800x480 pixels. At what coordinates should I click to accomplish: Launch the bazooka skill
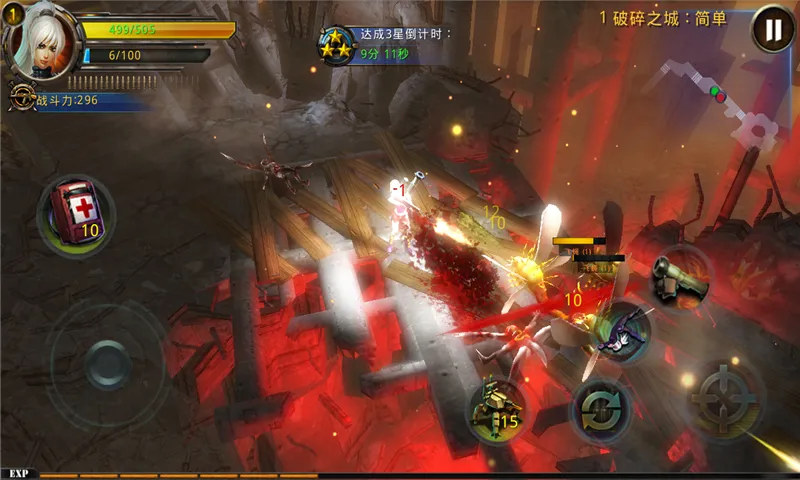click(680, 276)
